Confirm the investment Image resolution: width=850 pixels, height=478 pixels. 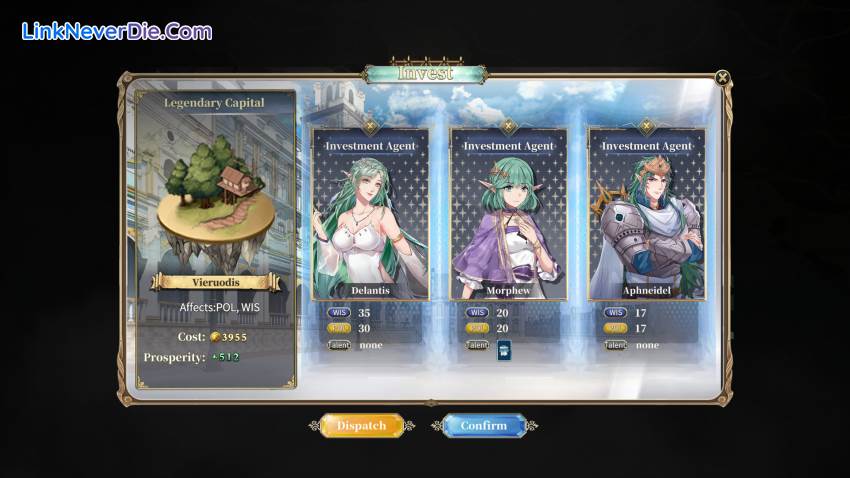pos(484,426)
